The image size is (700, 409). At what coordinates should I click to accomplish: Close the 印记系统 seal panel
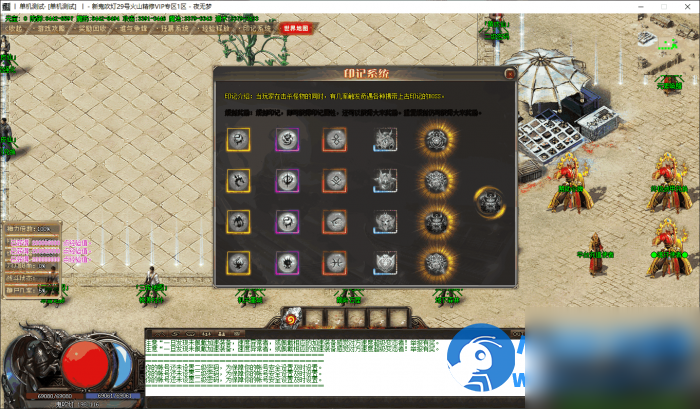(x=510, y=73)
